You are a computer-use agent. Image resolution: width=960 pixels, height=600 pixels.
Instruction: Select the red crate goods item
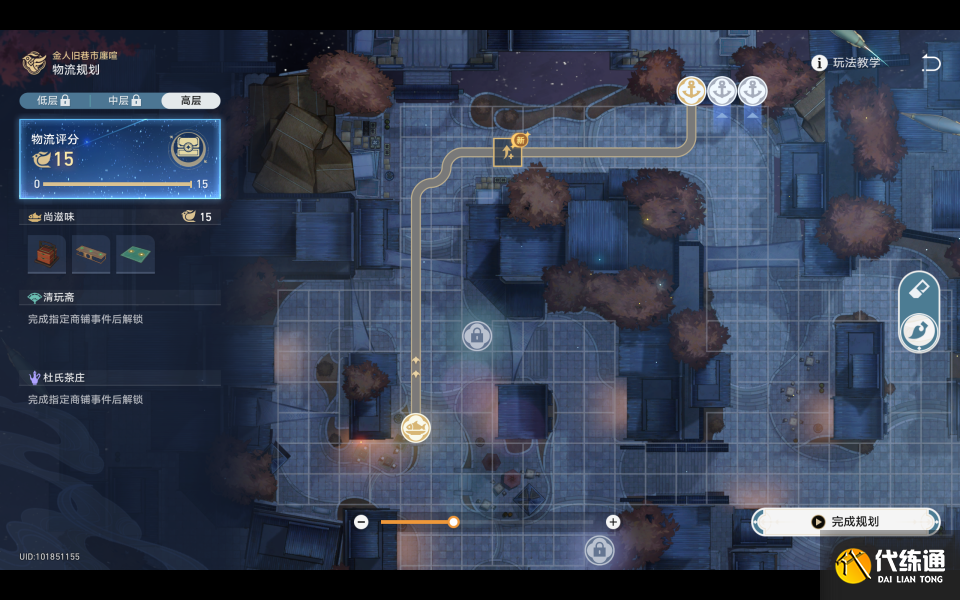(x=47, y=255)
